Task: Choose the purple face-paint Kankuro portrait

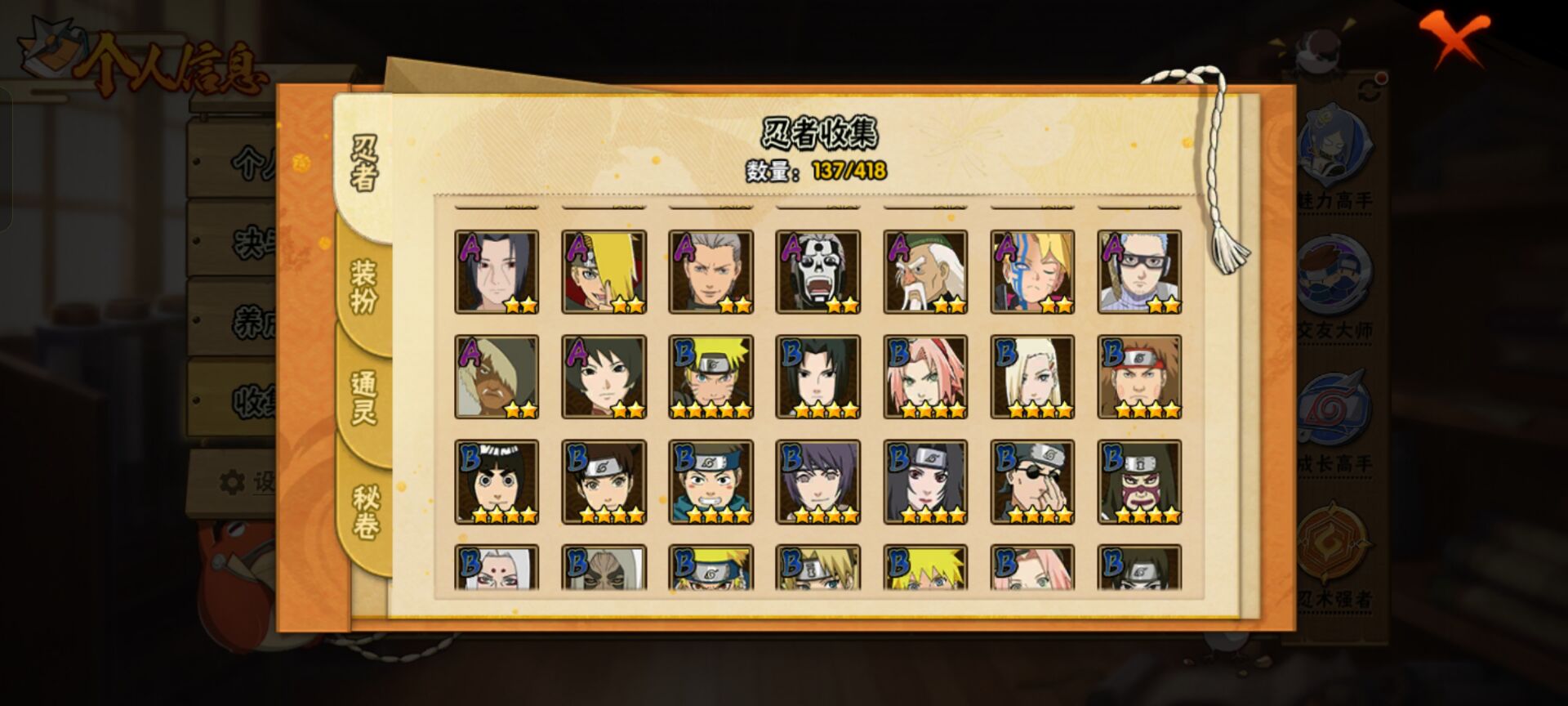Action: click(x=1139, y=481)
